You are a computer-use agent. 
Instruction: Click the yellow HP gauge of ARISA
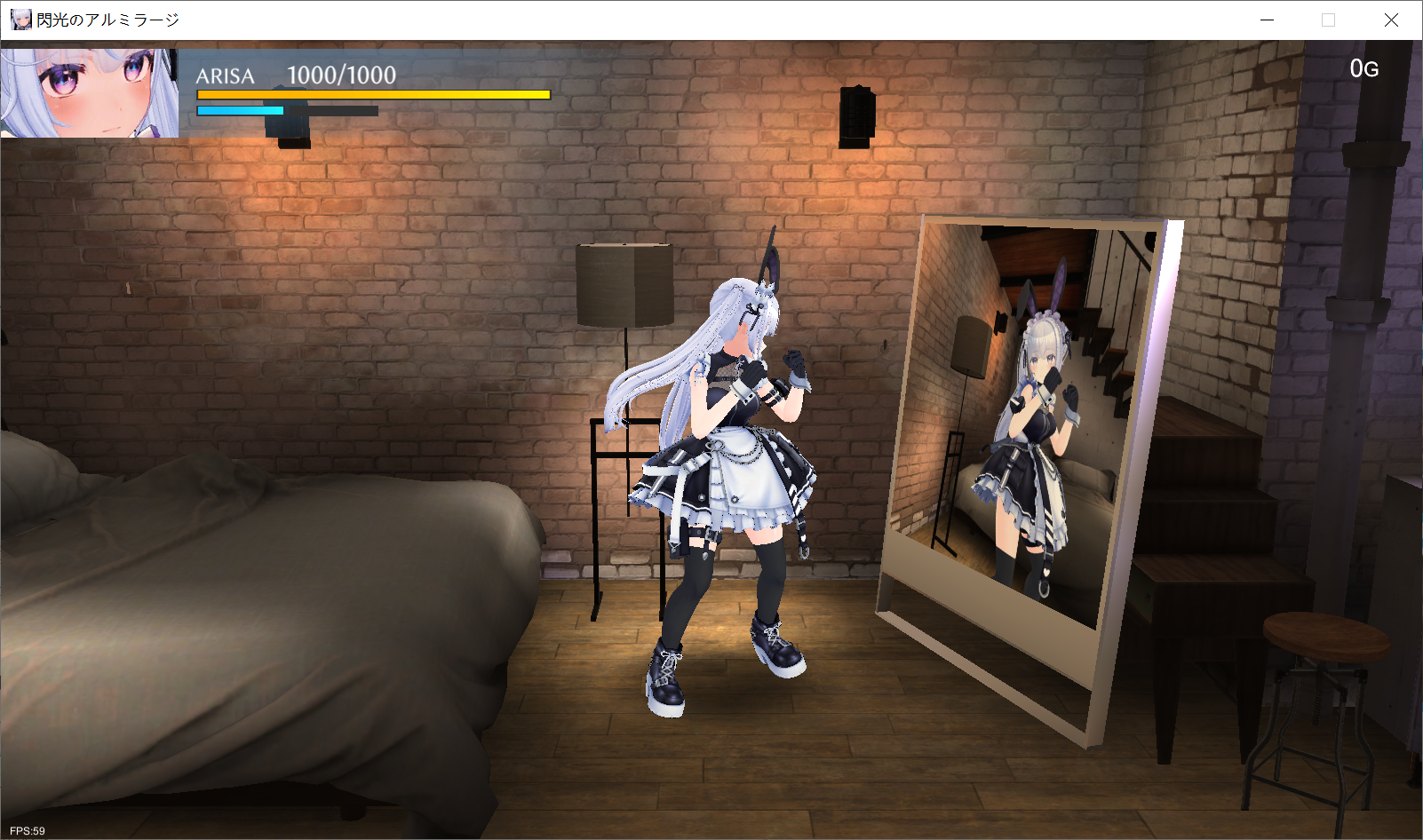coord(373,94)
